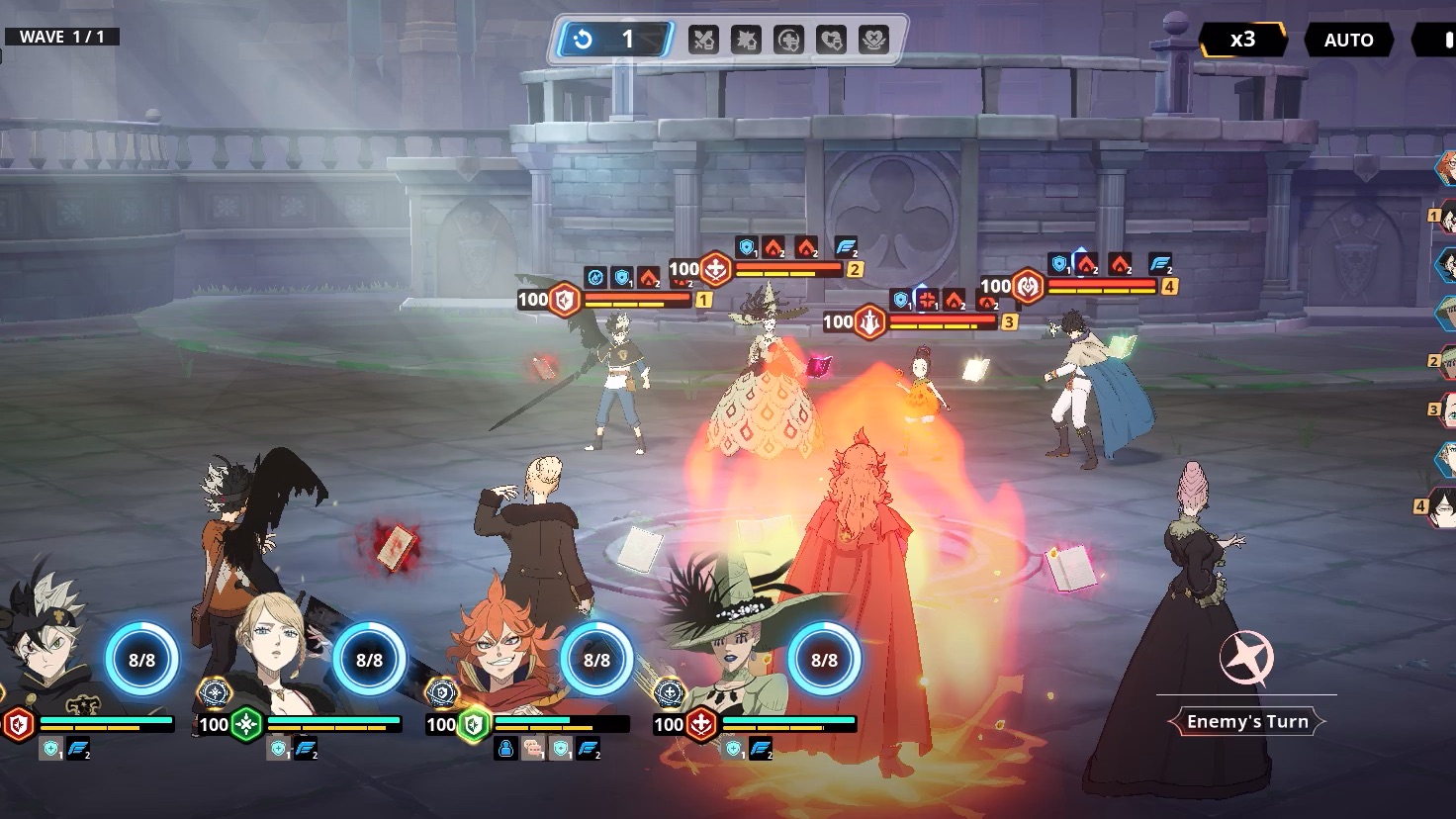The width and height of the screenshot is (1456, 819).
Task: Turn on AUTO battle mode
Action: (x=1348, y=41)
